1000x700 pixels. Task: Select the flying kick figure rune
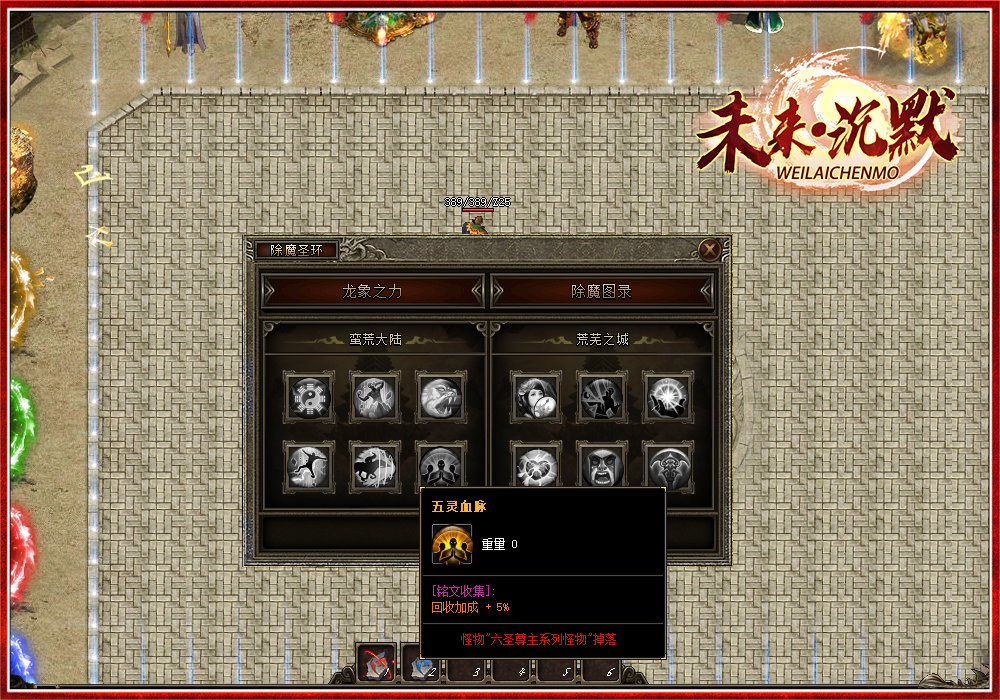point(308,466)
